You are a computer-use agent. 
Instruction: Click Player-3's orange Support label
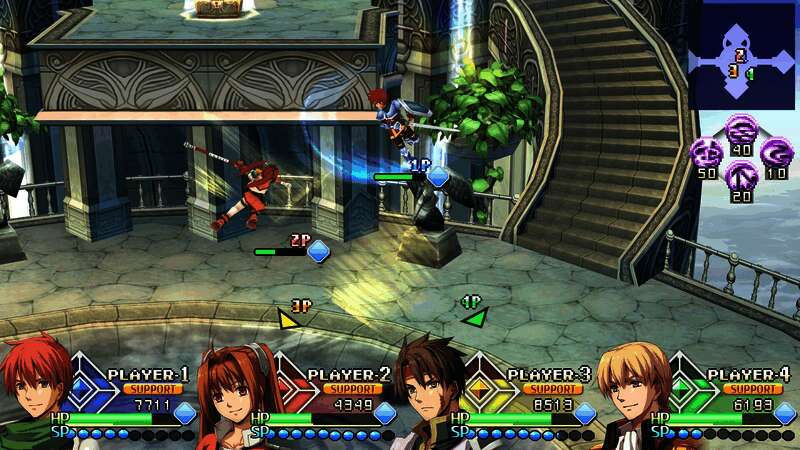tap(553, 389)
